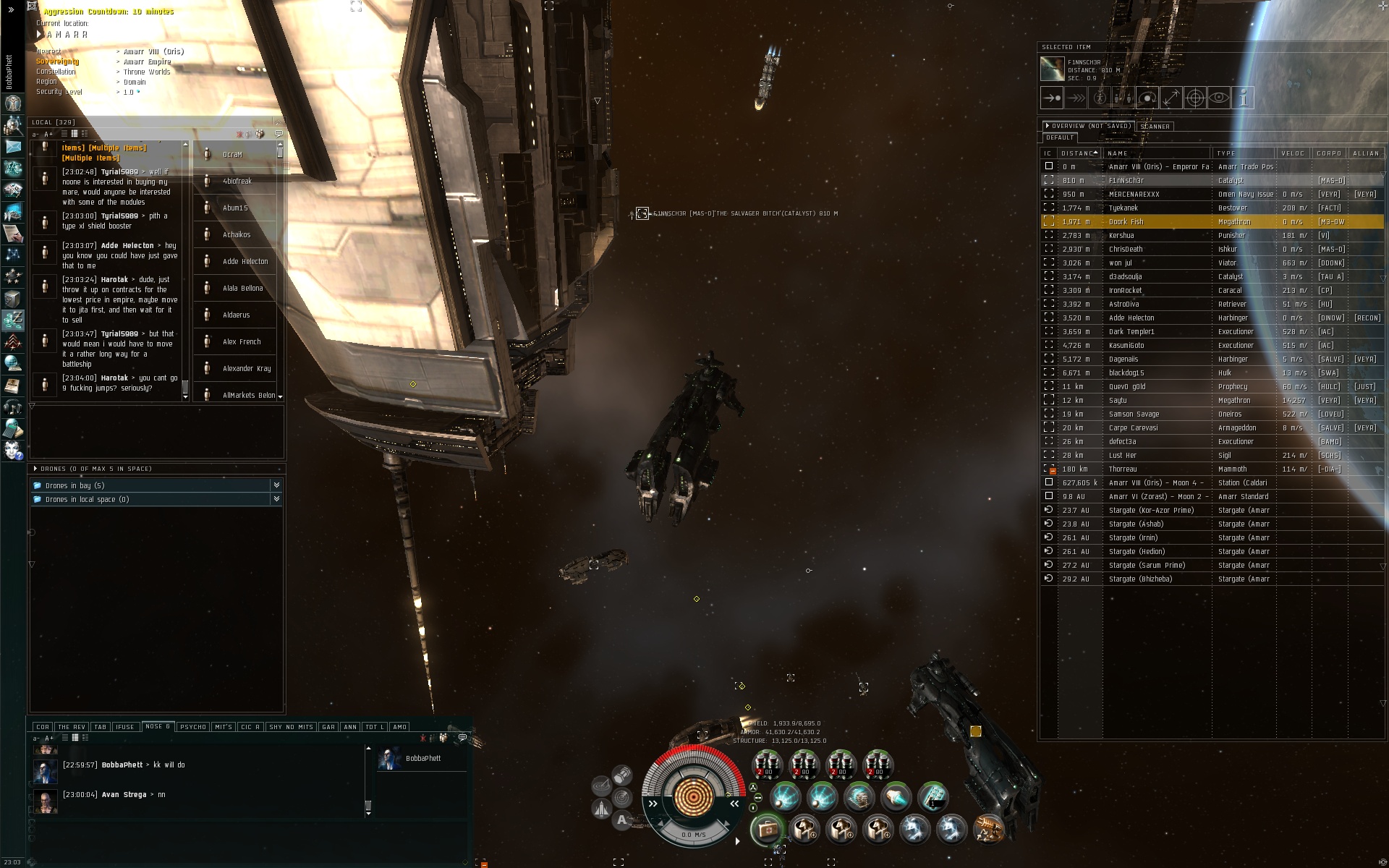This screenshot has height=868, width=1389.
Task: Select Adde Helecton in the Local member list
Action: [245, 262]
